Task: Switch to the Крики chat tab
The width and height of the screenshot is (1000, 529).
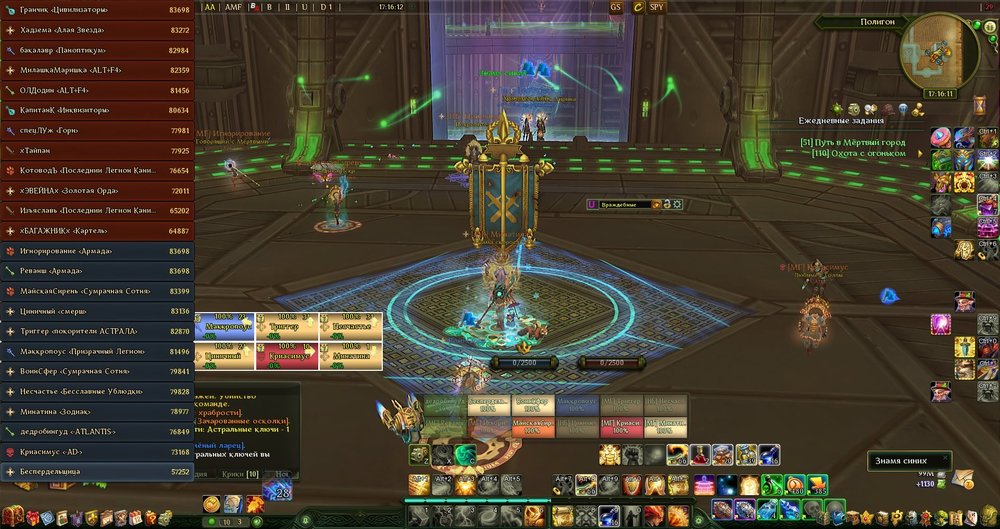Action: (x=239, y=472)
